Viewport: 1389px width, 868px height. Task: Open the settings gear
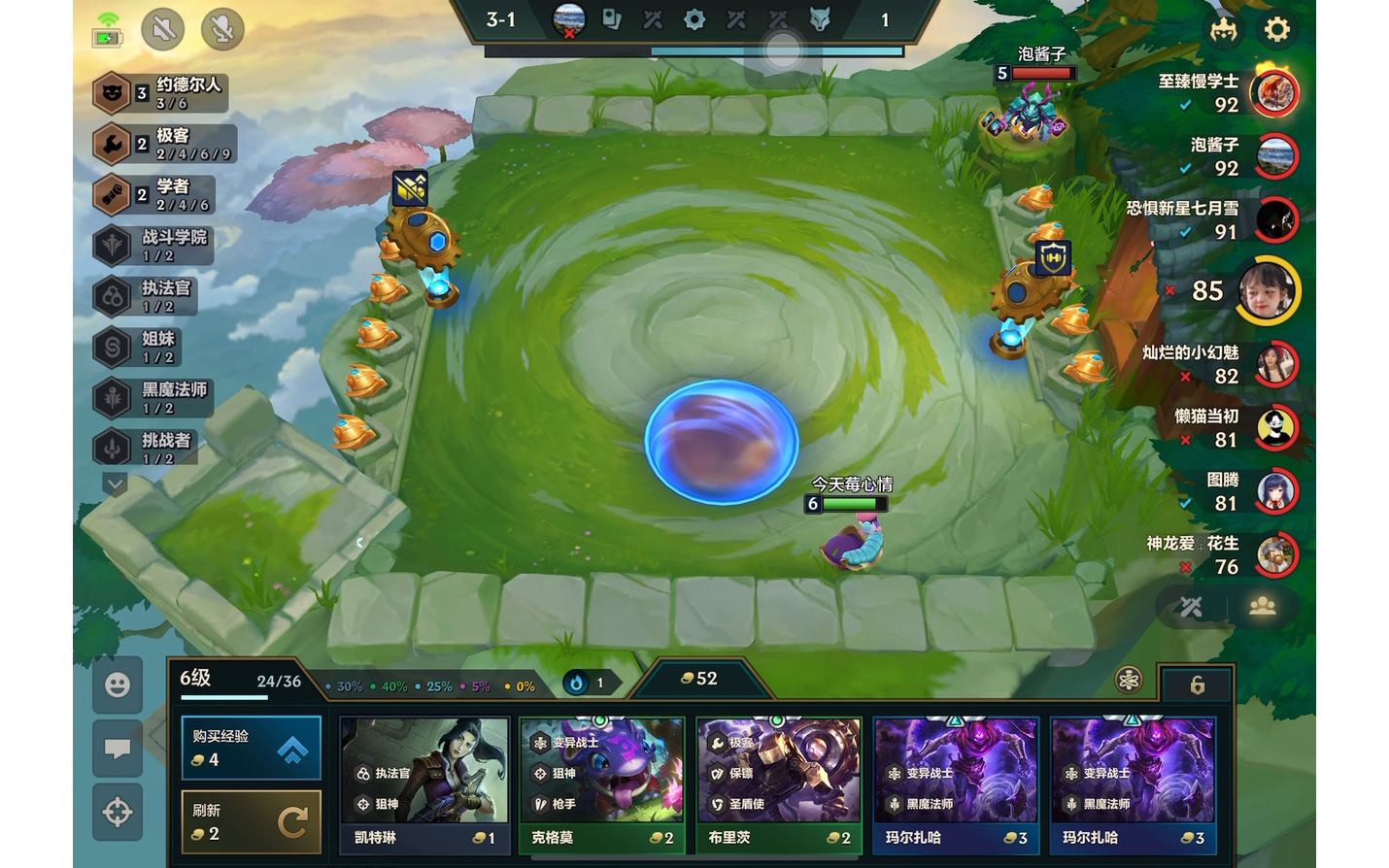tap(1276, 29)
